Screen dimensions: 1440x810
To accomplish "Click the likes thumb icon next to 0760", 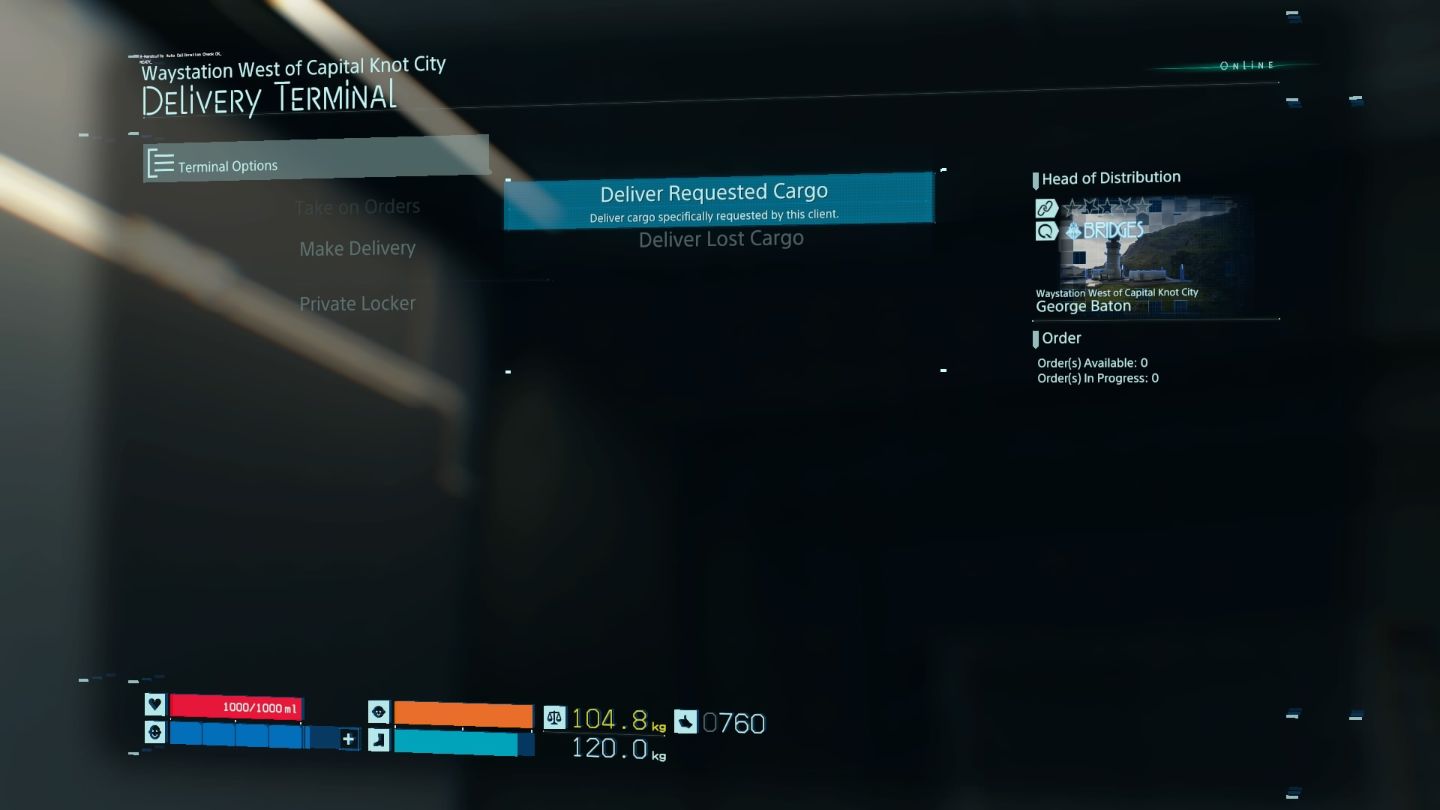I will pos(685,722).
